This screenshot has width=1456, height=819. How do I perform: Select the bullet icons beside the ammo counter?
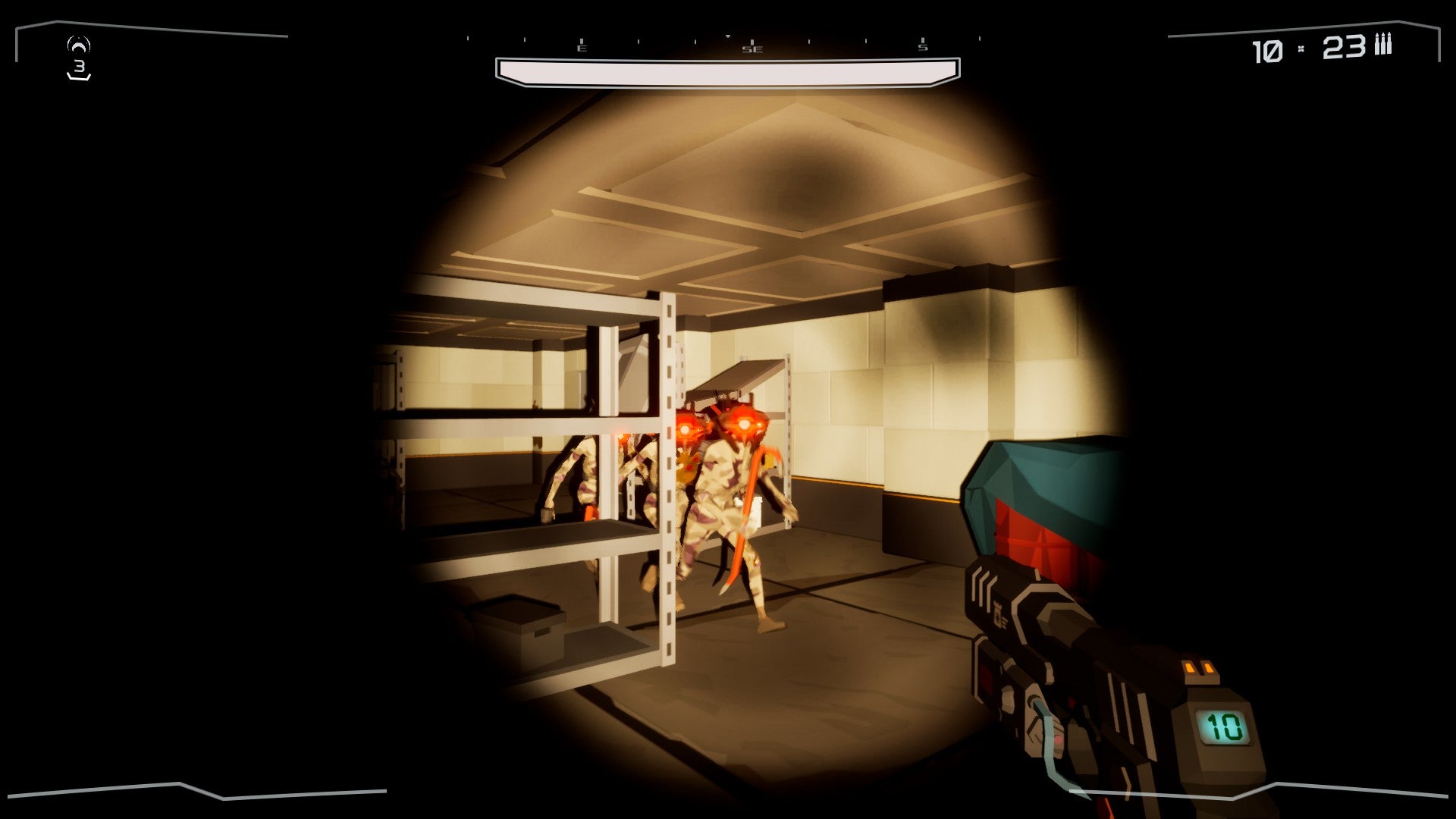(x=1383, y=45)
